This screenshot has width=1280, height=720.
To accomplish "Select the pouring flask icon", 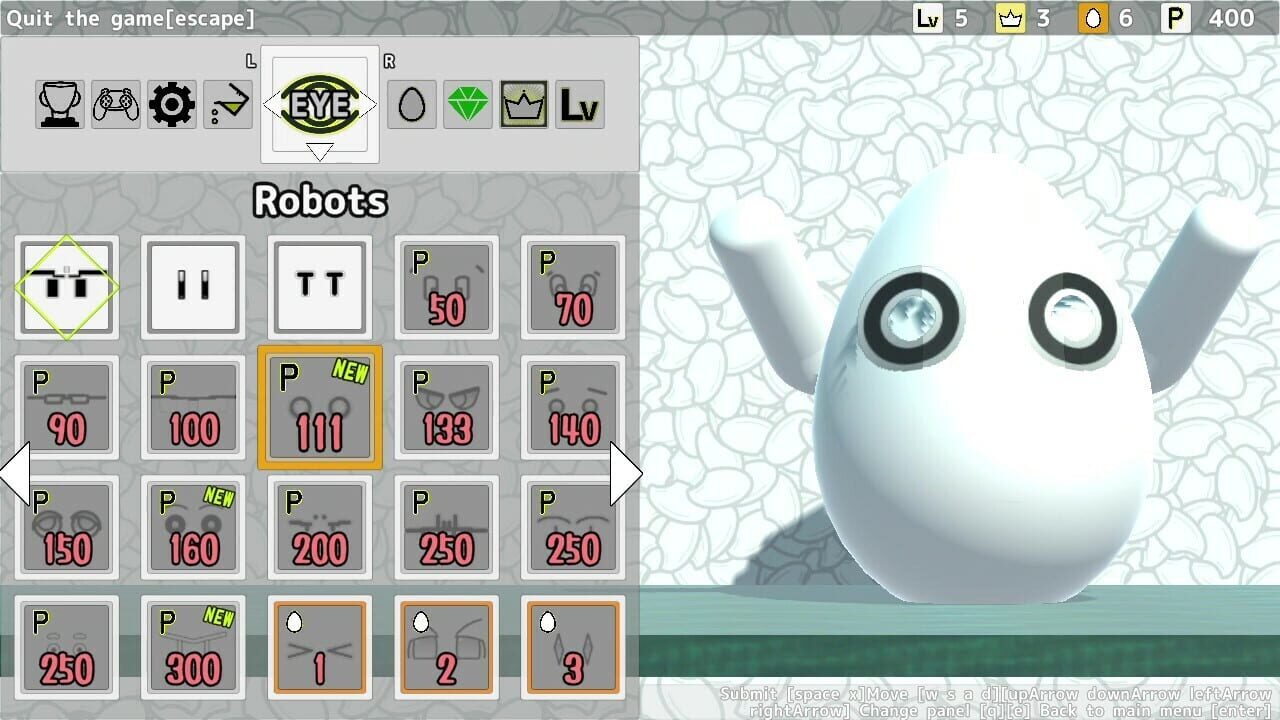I will coord(227,103).
